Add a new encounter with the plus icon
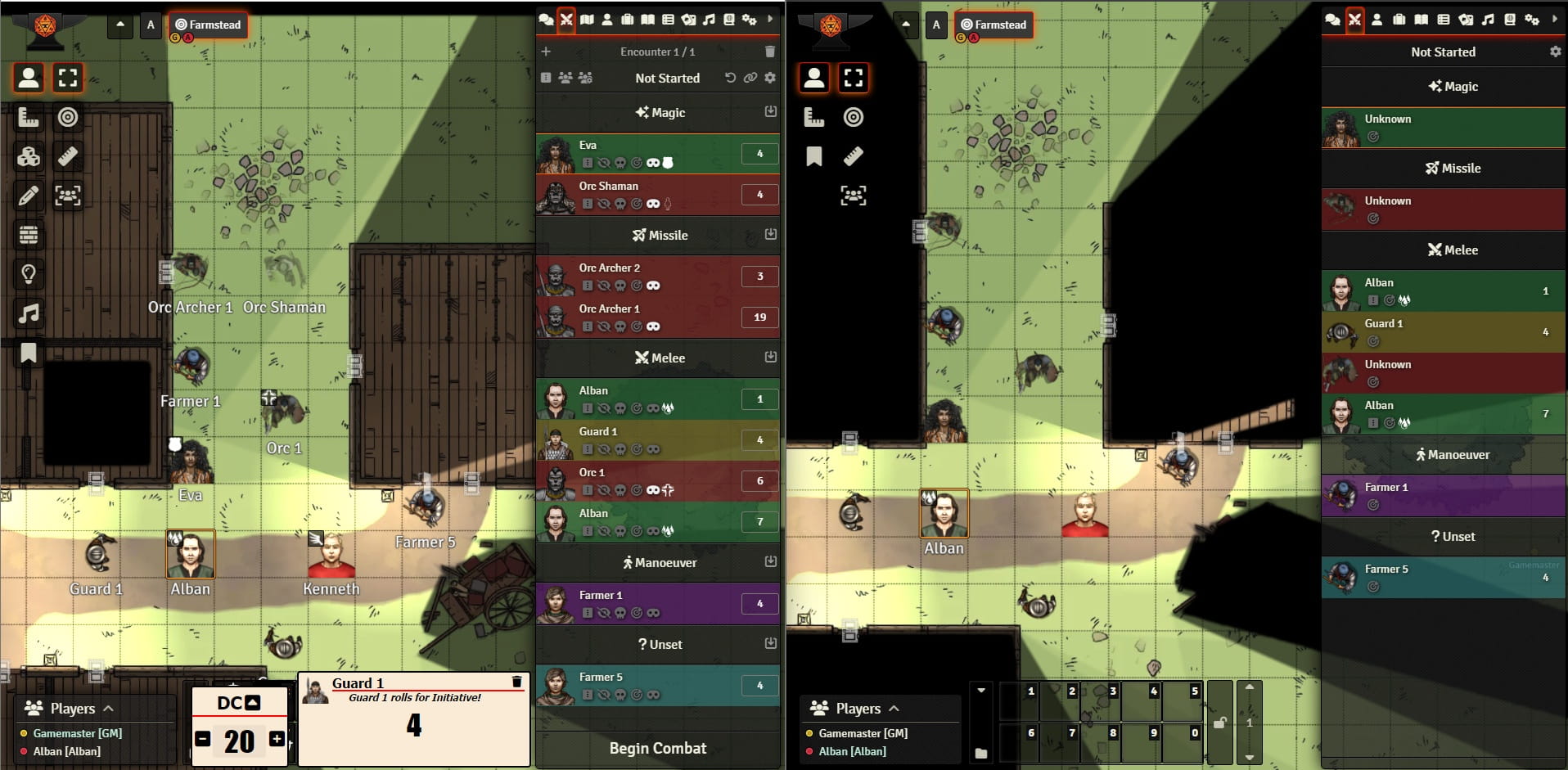 (x=546, y=52)
